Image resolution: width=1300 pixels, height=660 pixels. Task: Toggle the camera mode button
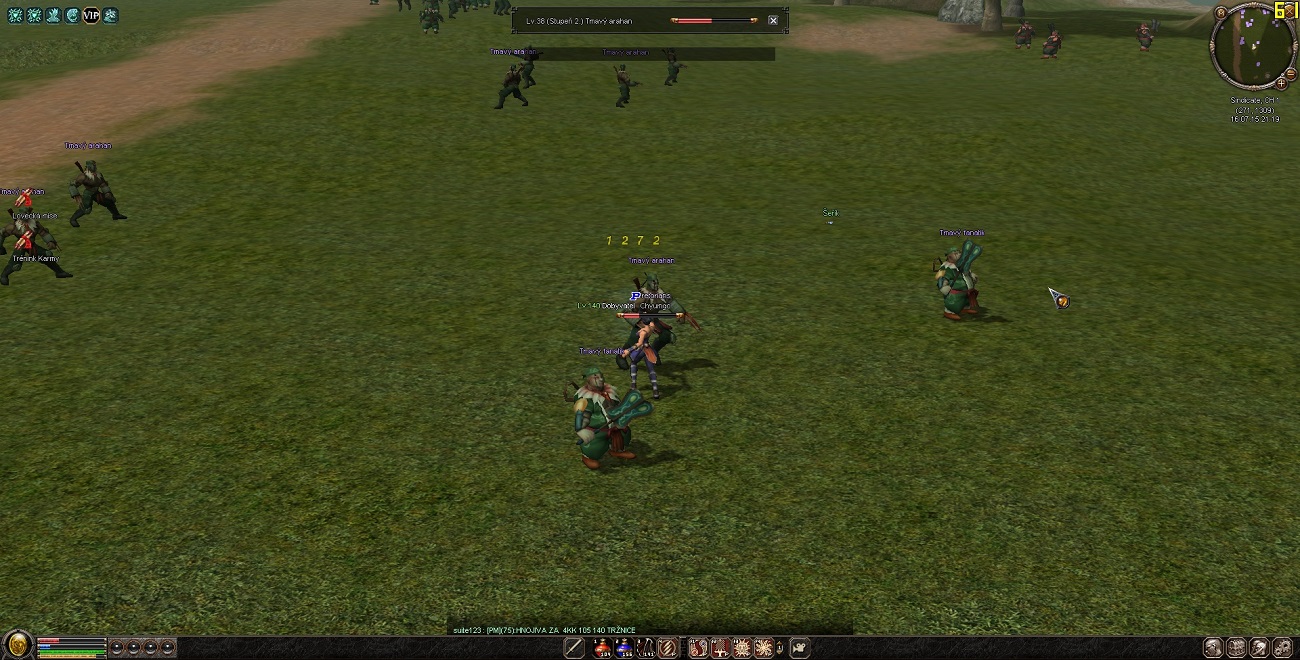click(x=799, y=648)
